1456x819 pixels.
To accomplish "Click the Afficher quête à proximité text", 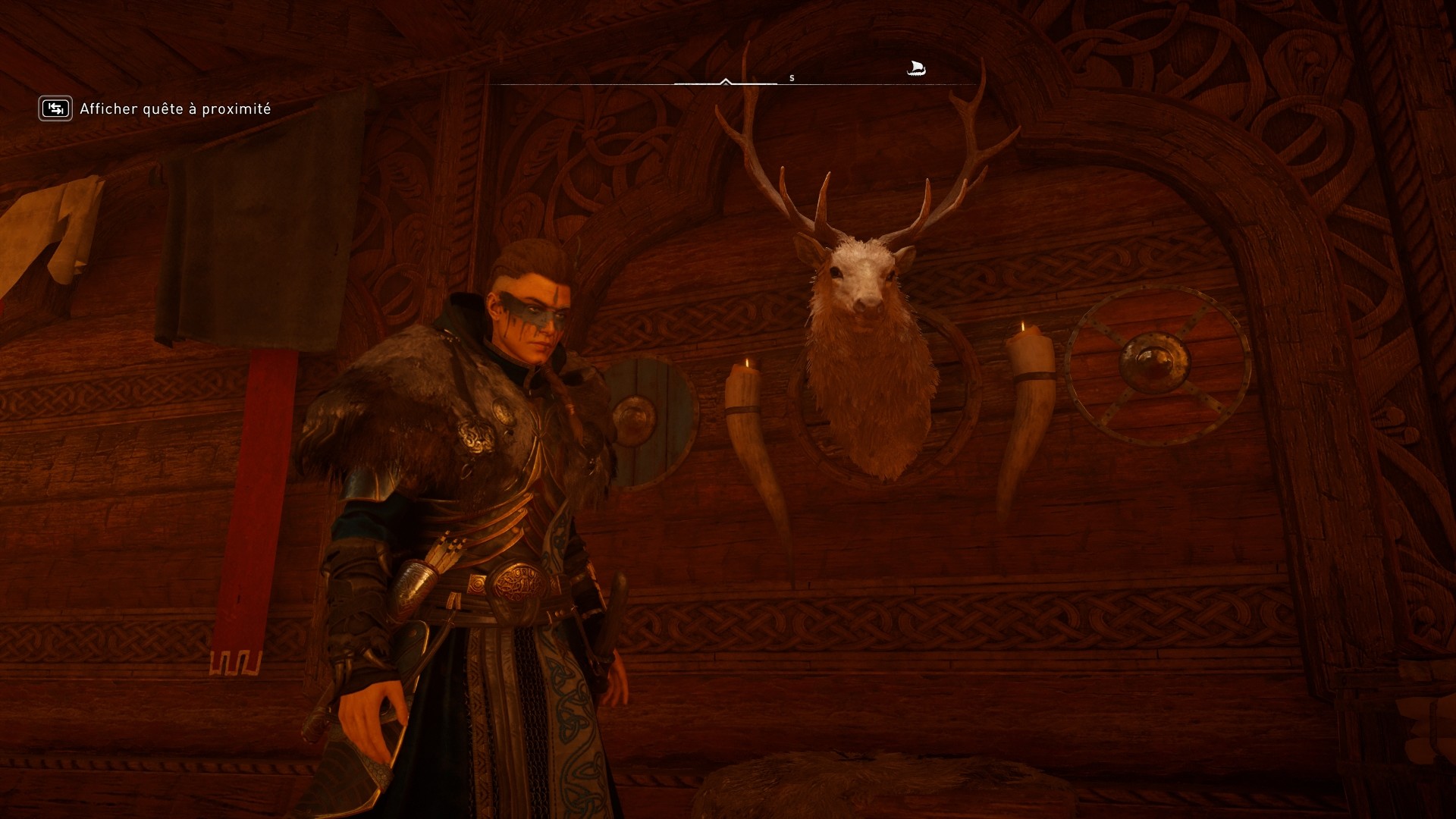I will tap(174, 109).
